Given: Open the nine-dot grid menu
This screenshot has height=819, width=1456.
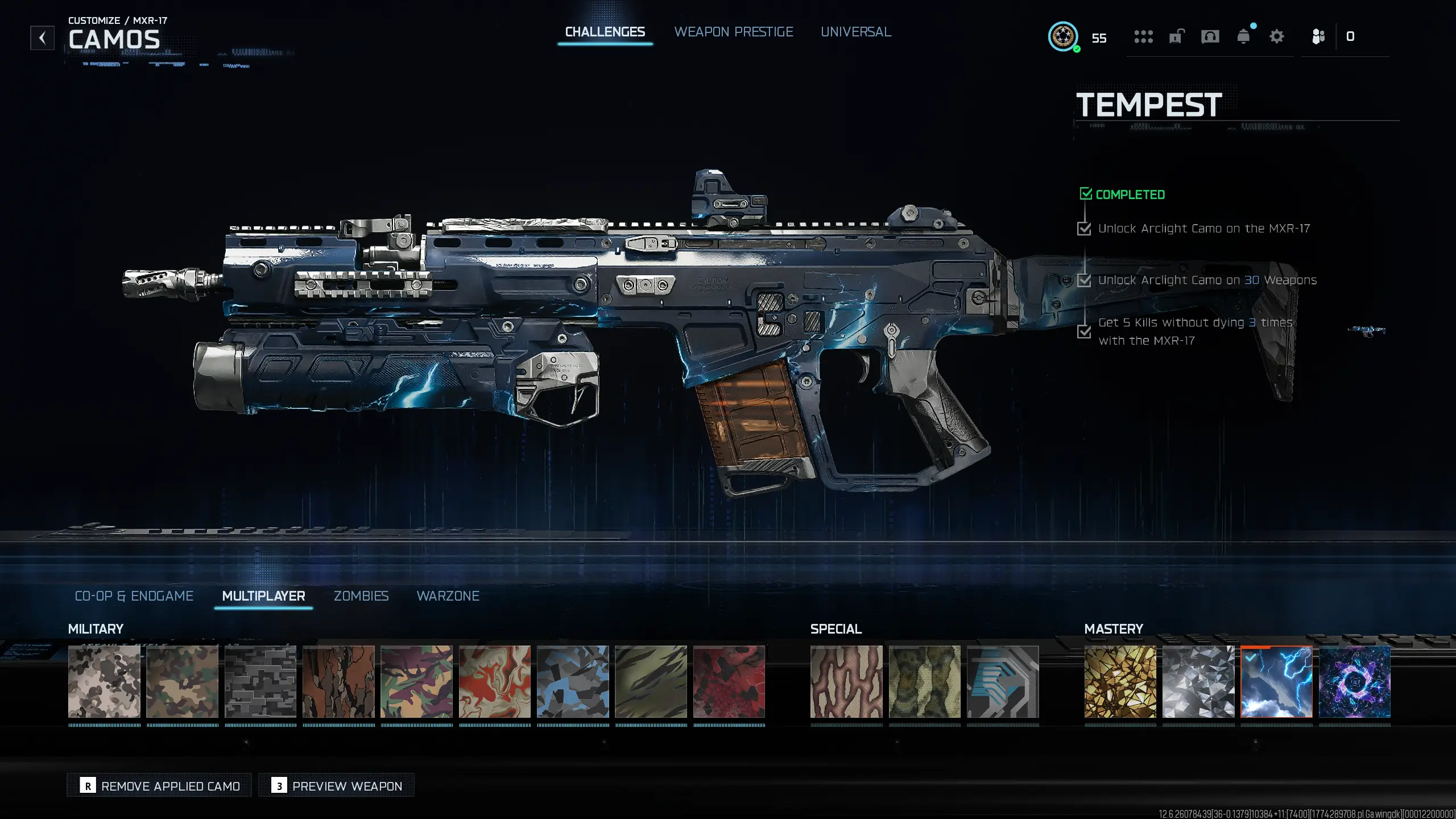Looking at the screenshot, I should pos(1143,37).
